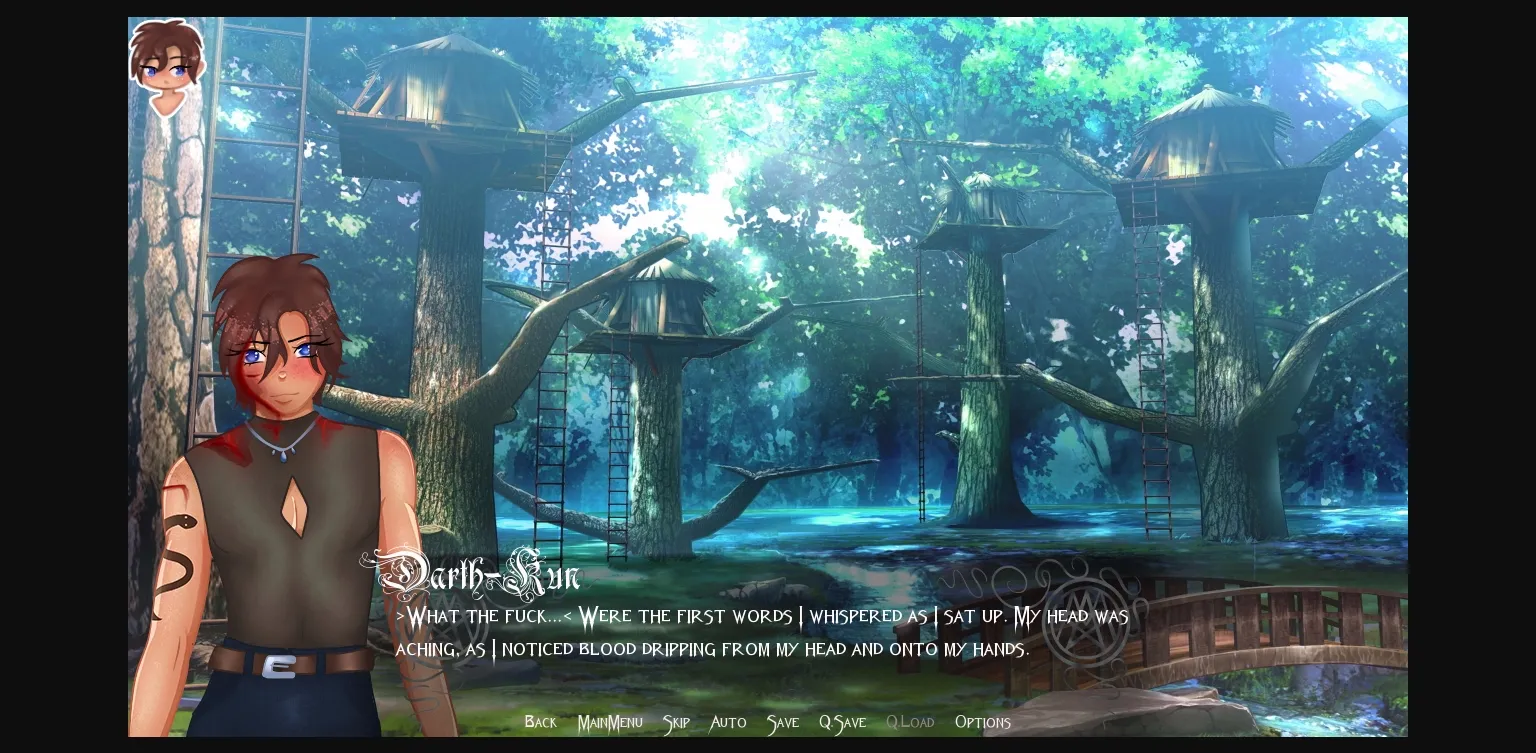The width and height of the screenshot is (1536, 753).
Task: Go Back to the previous dialogue line
Action: coord(540,722)
